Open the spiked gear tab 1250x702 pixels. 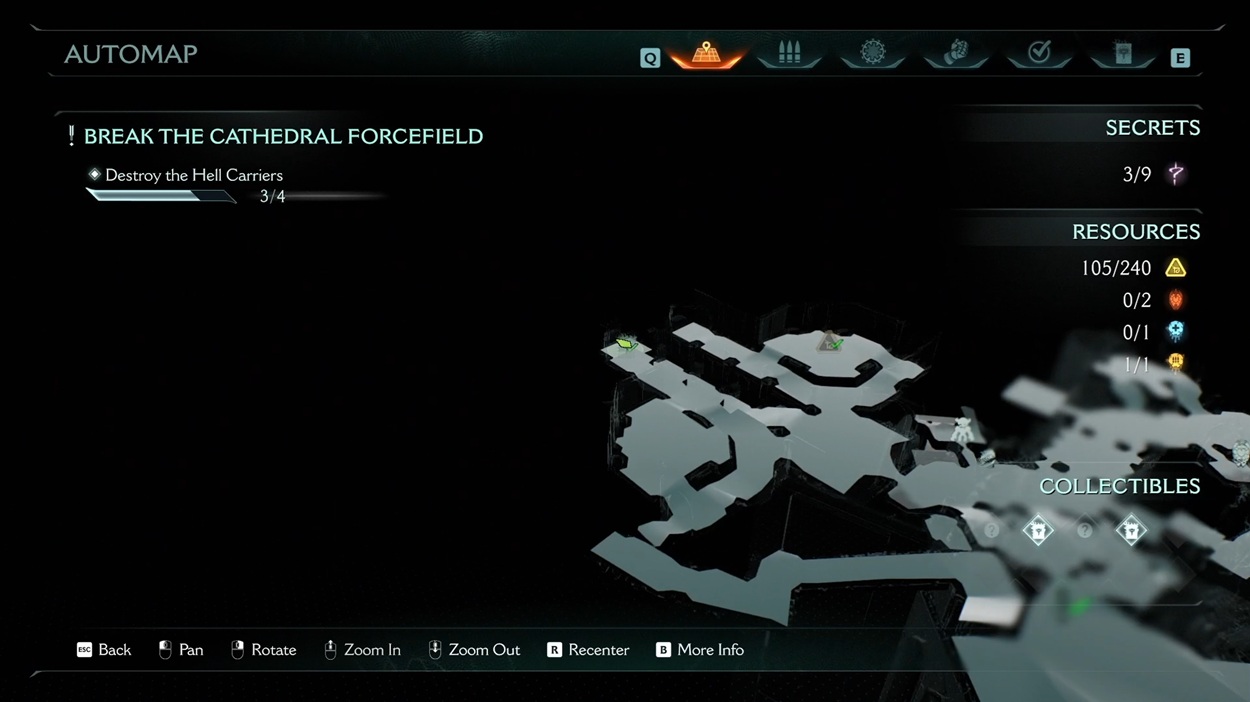click(873, 53)
